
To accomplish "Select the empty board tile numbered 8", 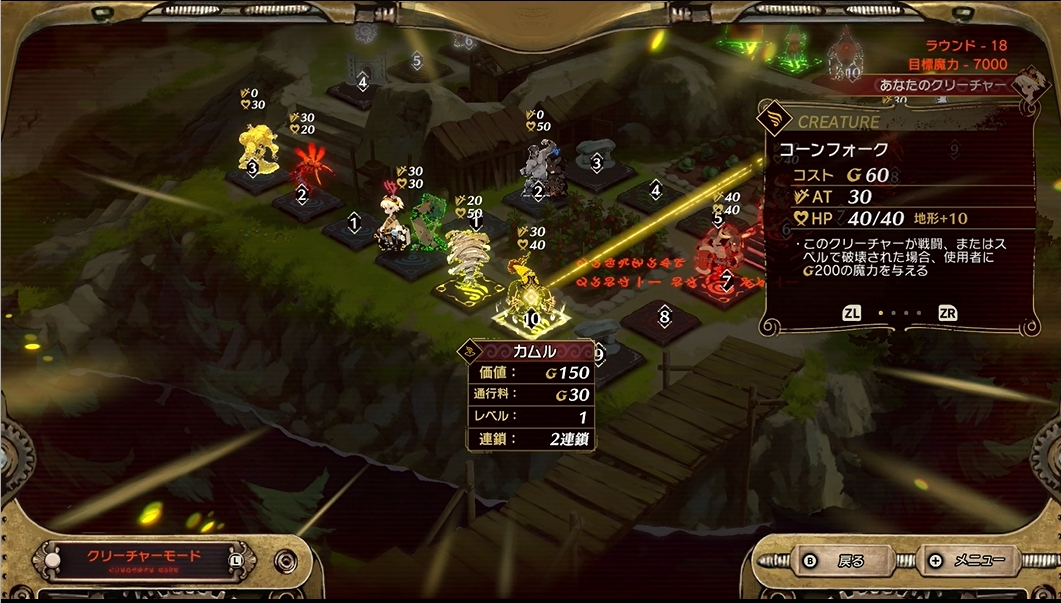I will point(663,319).
